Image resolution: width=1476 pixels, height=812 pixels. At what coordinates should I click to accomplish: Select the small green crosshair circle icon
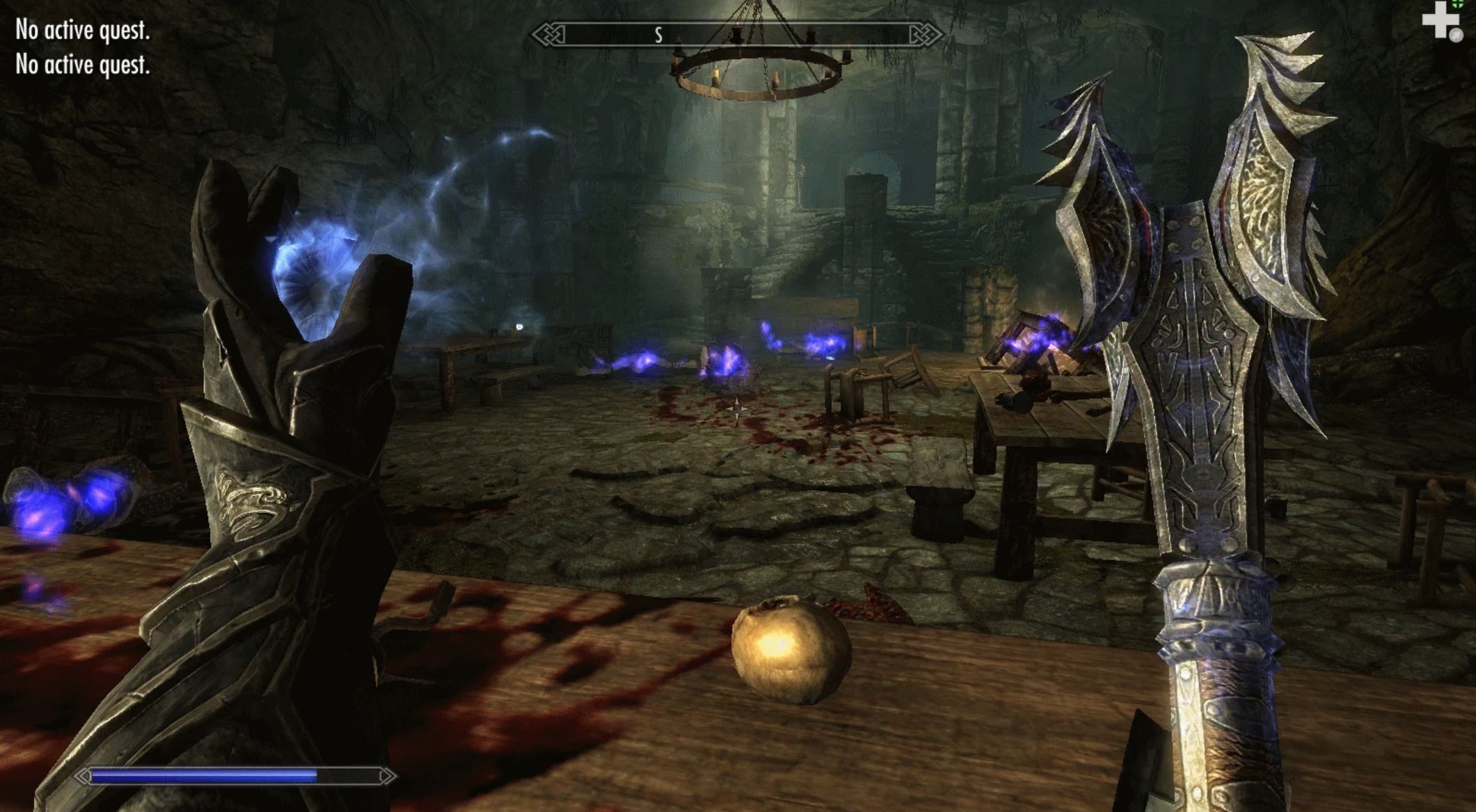point(1457,4)
